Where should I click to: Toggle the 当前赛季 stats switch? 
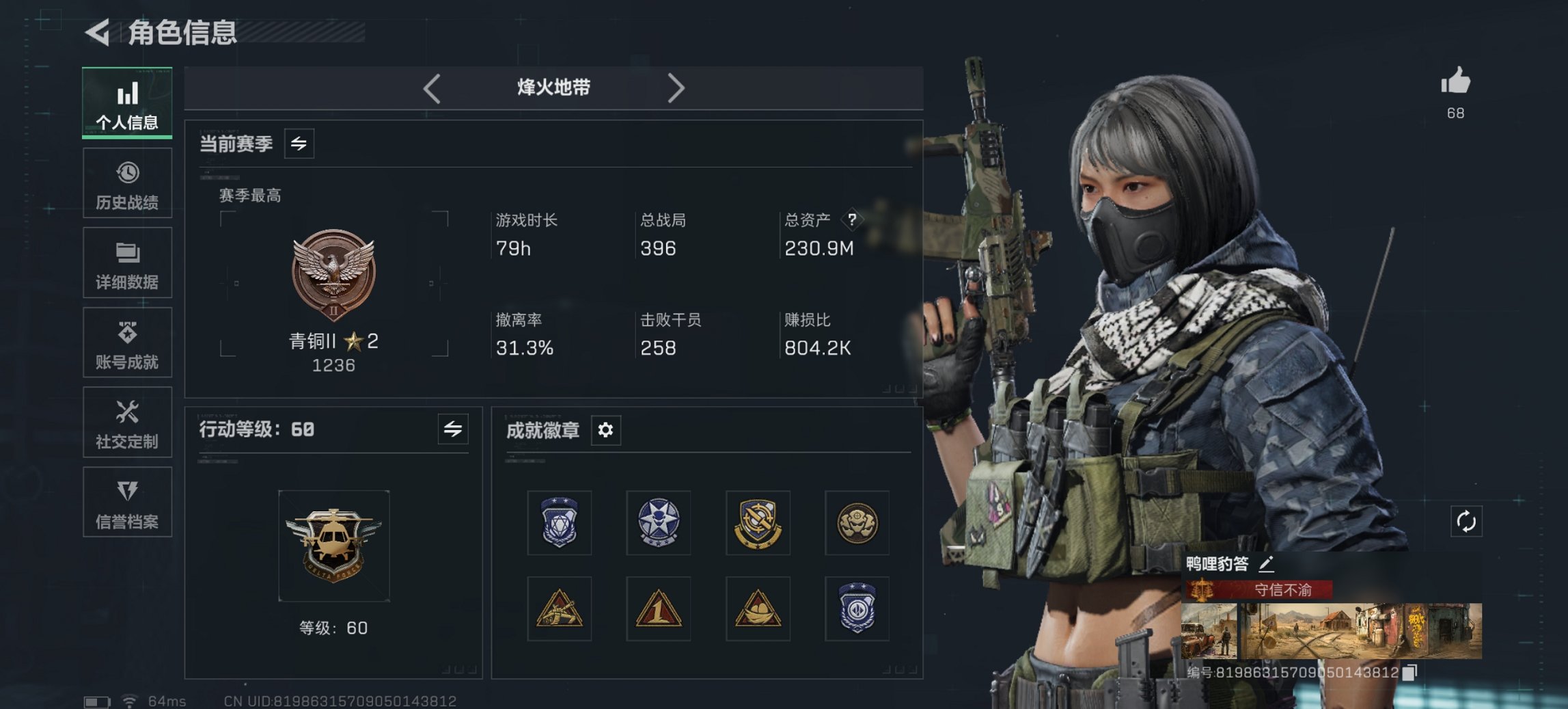tap(299, 144)
